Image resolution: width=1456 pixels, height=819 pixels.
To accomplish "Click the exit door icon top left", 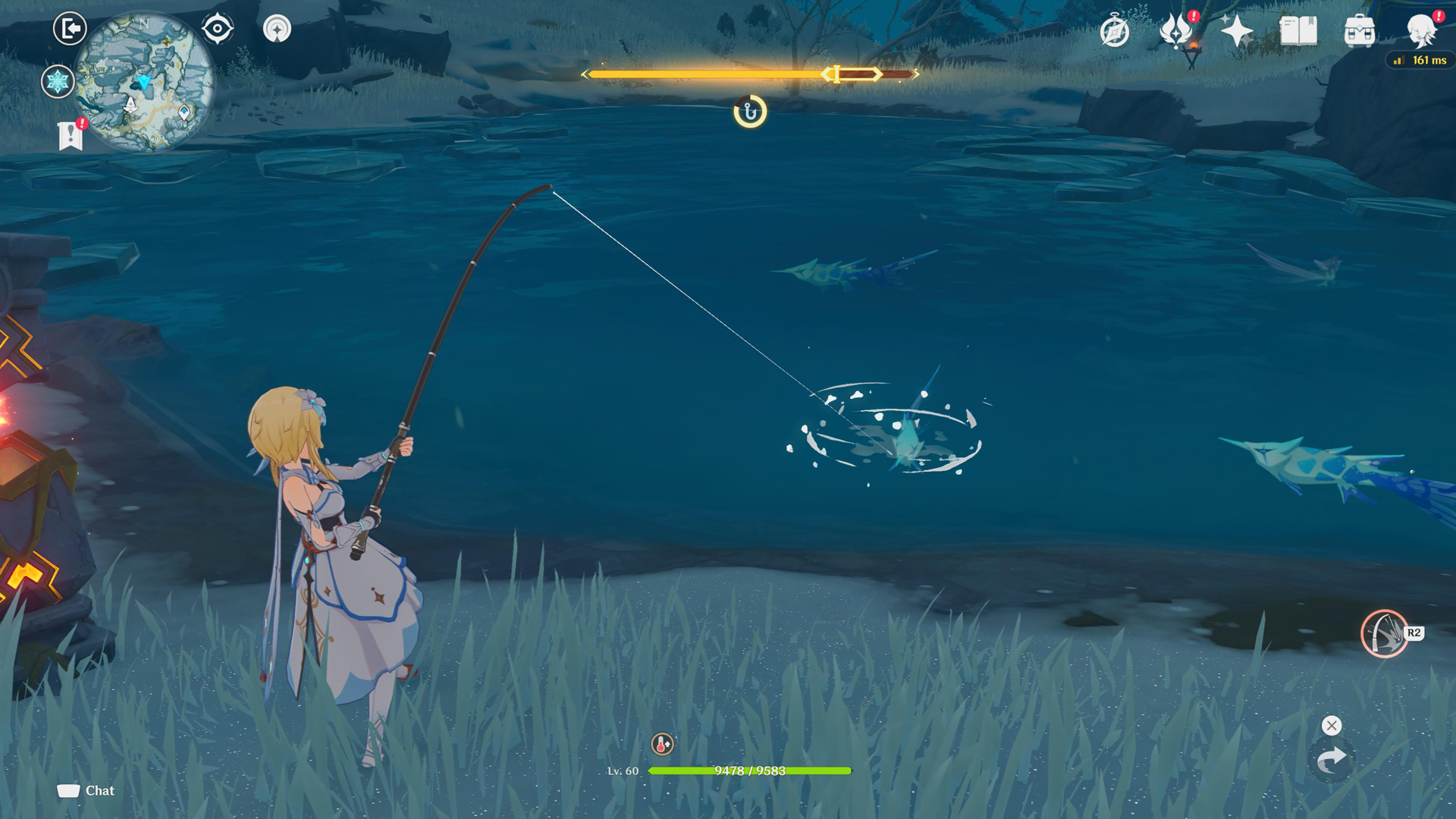I will [x=68, y=28].
